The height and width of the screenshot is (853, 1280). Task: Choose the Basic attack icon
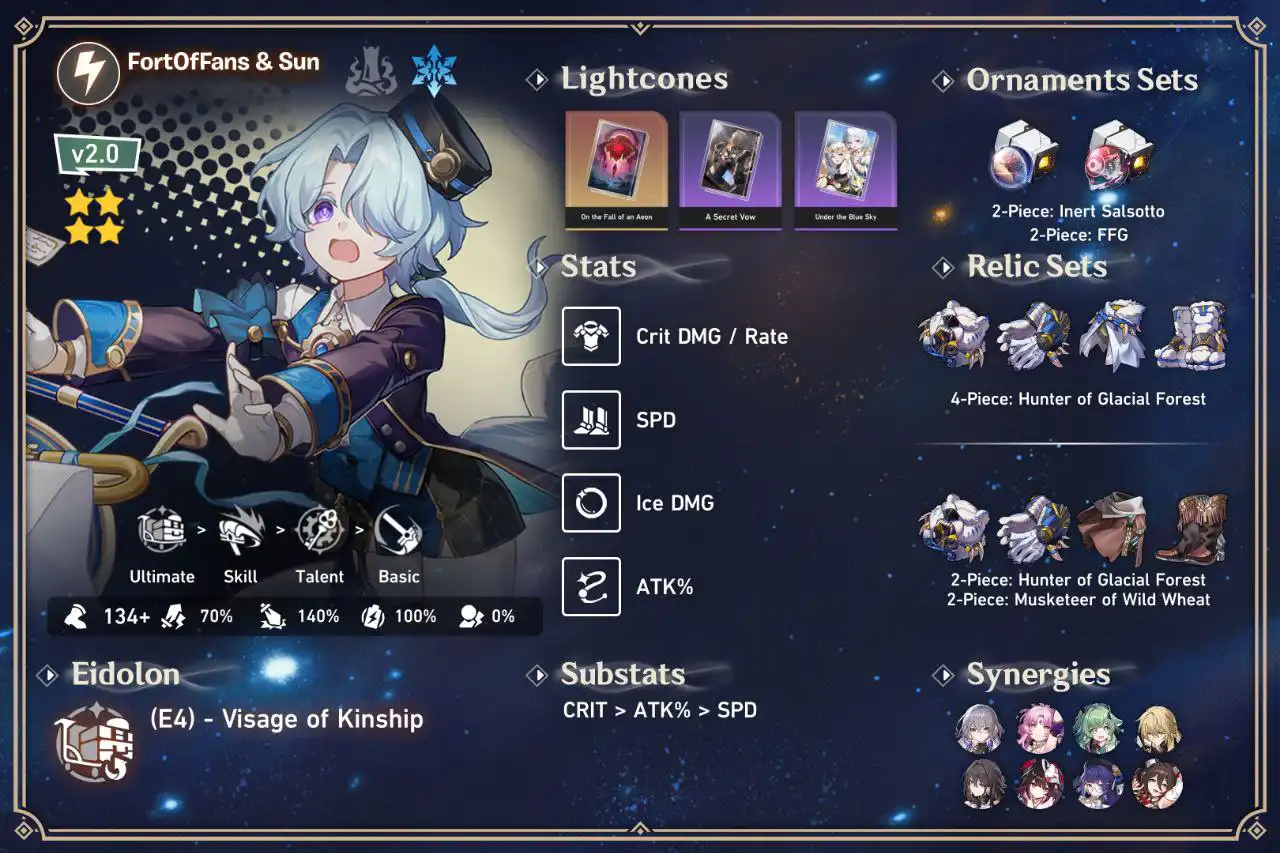tap(398, 533)
